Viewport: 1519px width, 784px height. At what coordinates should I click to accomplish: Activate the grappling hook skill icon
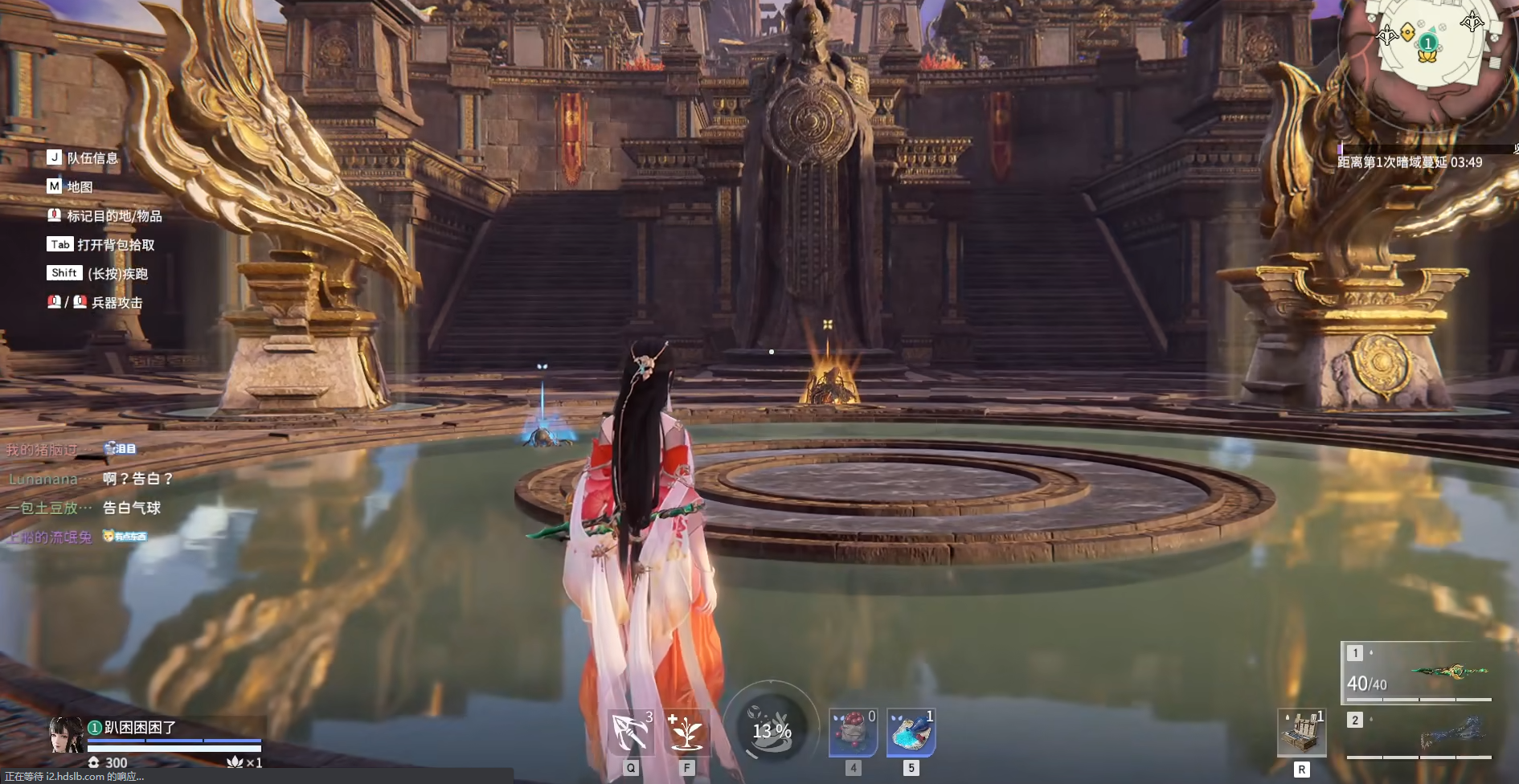[x=631, y=732]
